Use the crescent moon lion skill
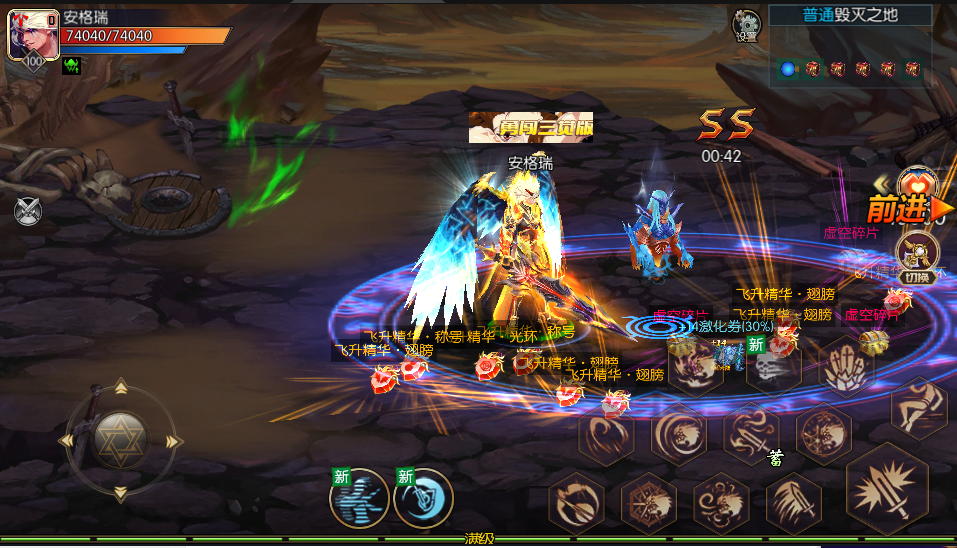Viewport: 957px width, 548px height. 680,435
